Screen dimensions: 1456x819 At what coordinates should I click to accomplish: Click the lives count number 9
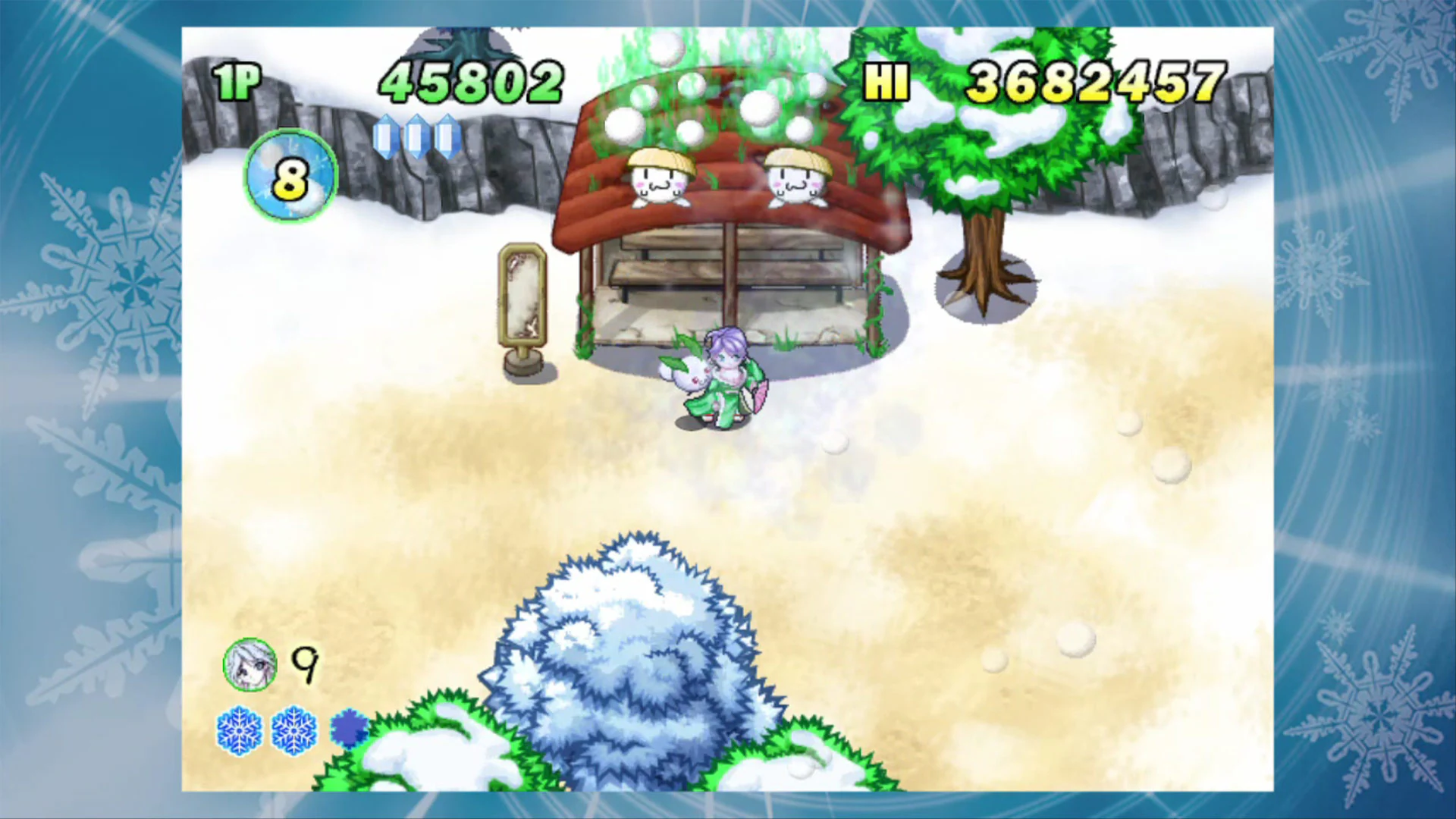303,664
